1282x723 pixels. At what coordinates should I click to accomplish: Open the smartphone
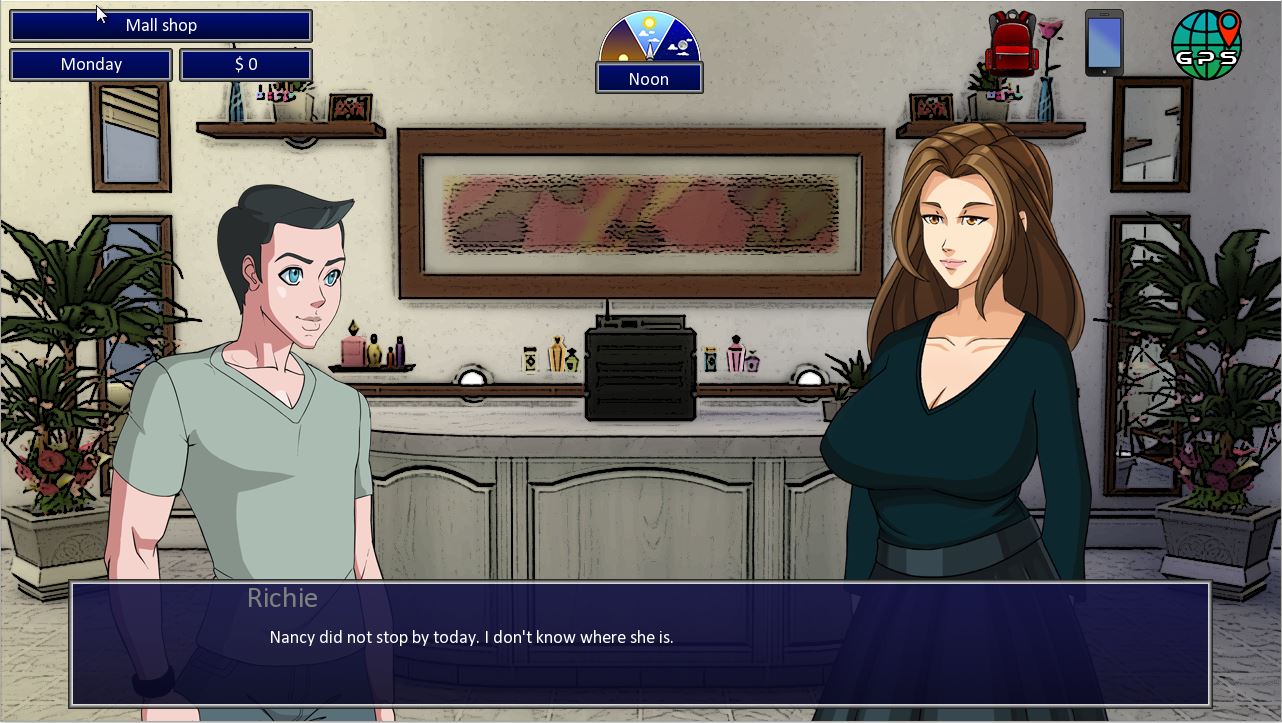point(1104,43)
